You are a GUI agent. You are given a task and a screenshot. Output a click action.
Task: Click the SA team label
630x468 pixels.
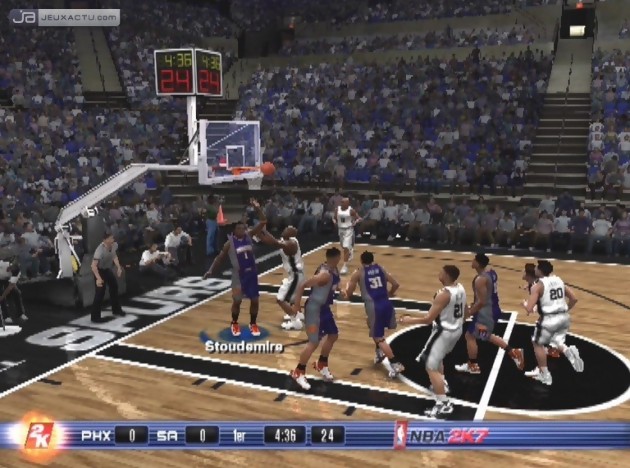(x=165, y=435)
